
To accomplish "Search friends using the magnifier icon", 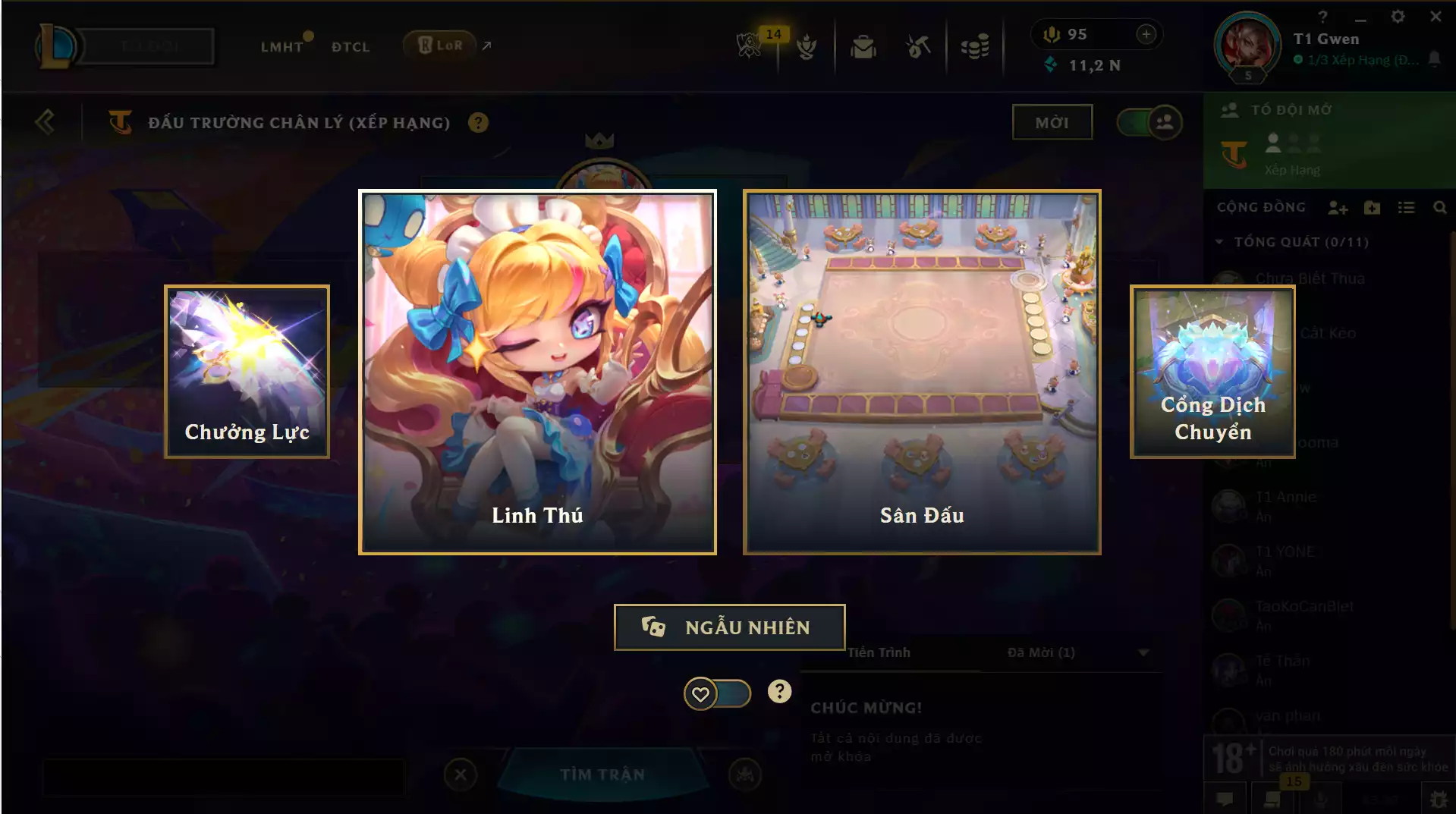I will point(1440,207).
